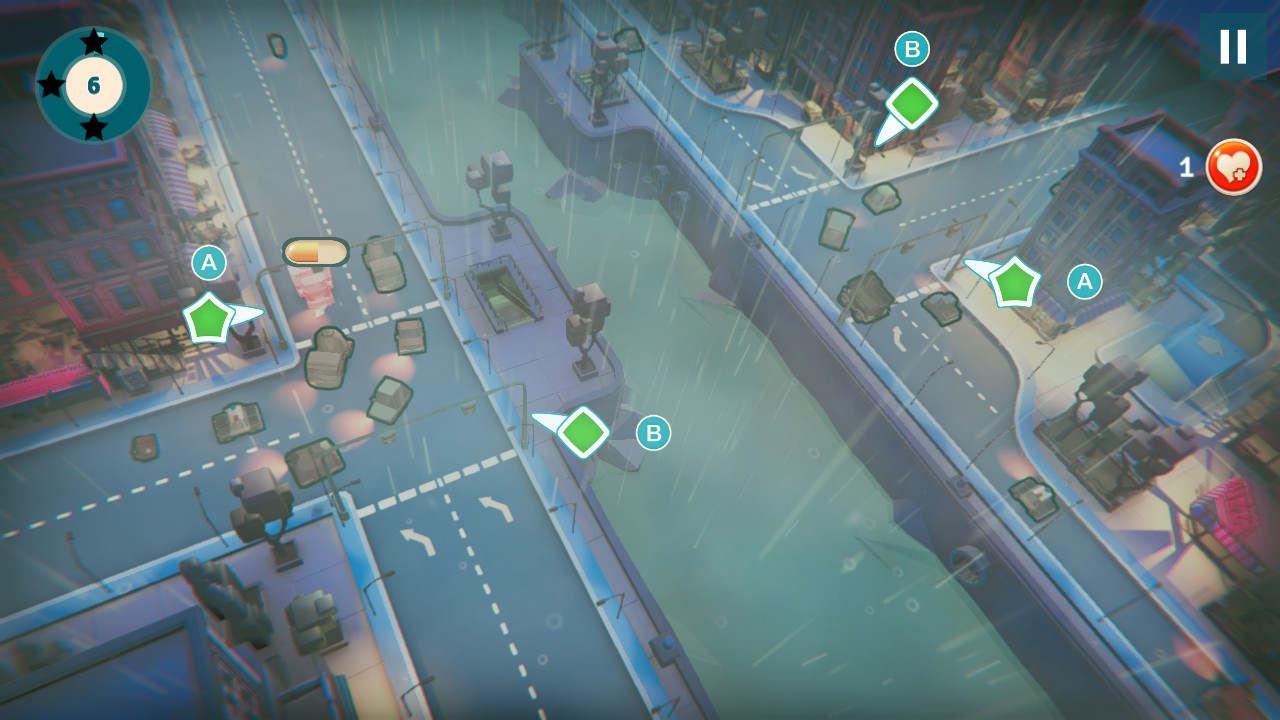Select the pill capsule power-up icon

coord(315,252)
